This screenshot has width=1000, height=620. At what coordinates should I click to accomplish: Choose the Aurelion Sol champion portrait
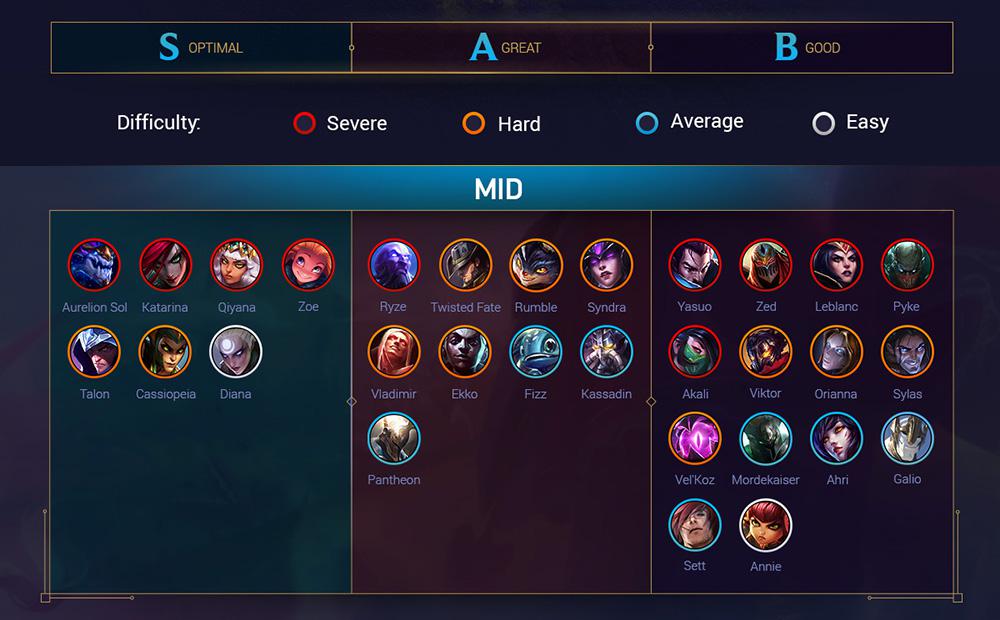tap(94, 265)
